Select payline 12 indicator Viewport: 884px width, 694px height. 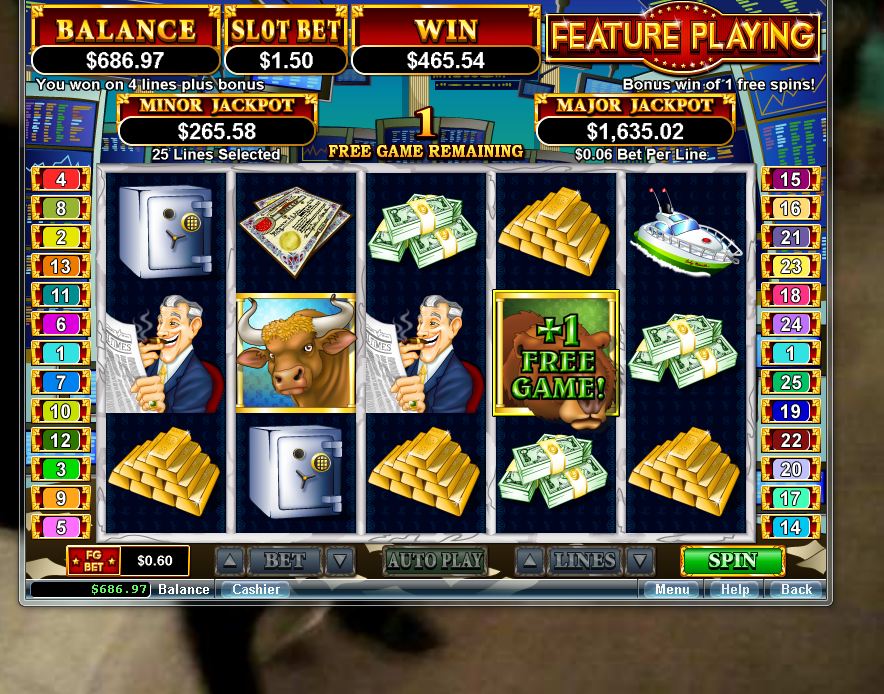(x=61, y=440)
